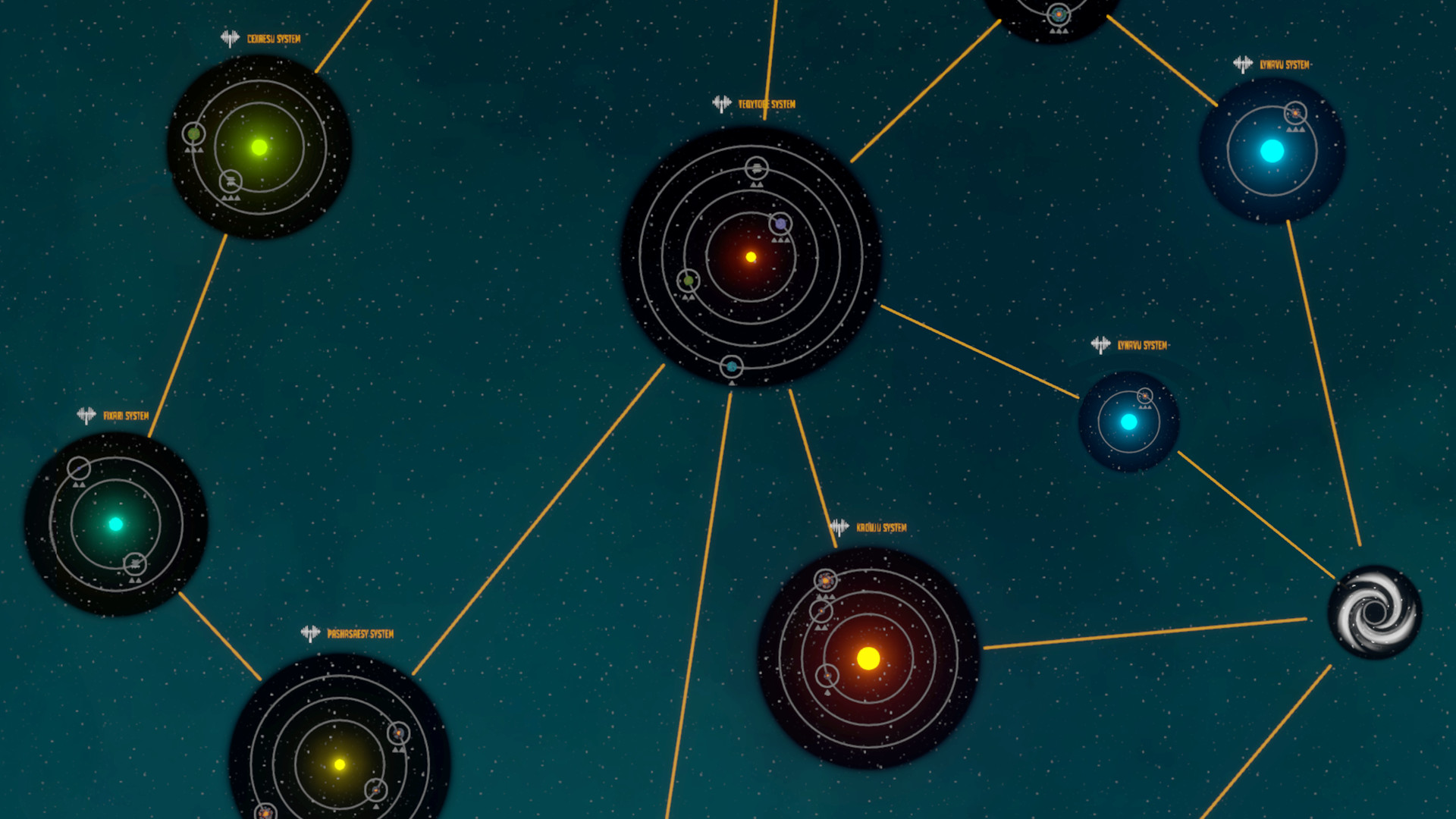Click the waveform icon beside the upper Lynavu System
Screen dimensions: 1456x819
point(1242,64)
